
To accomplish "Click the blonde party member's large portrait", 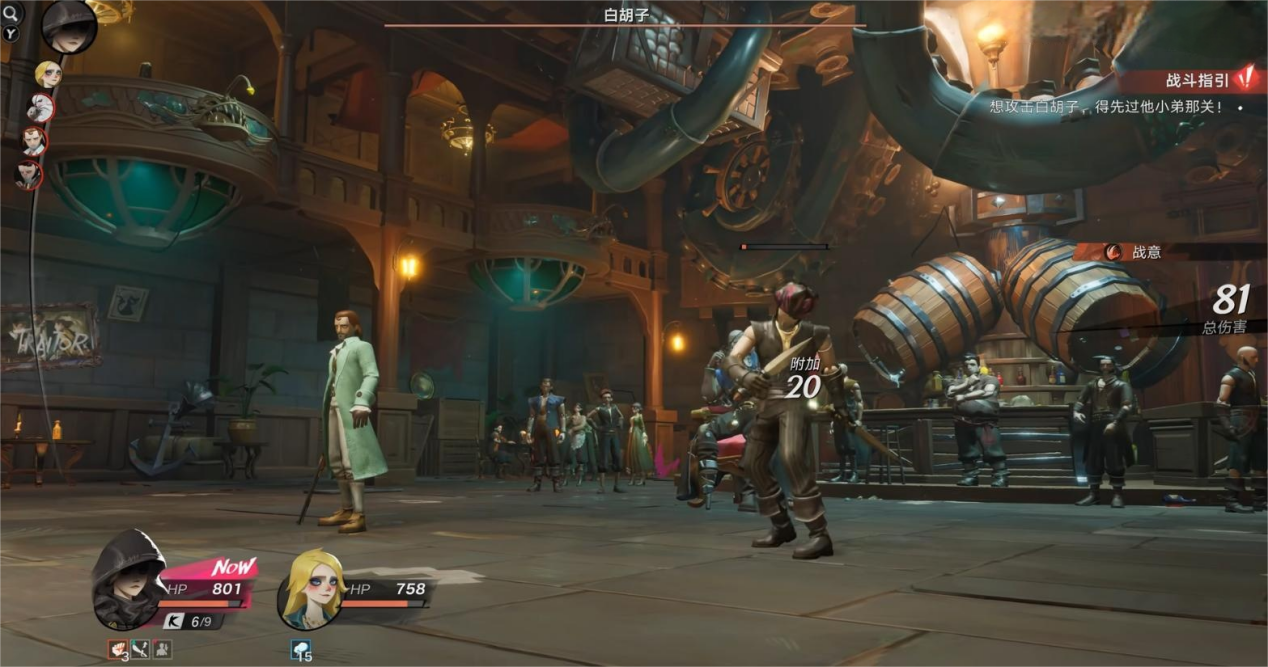I will (x=311, y=590).
